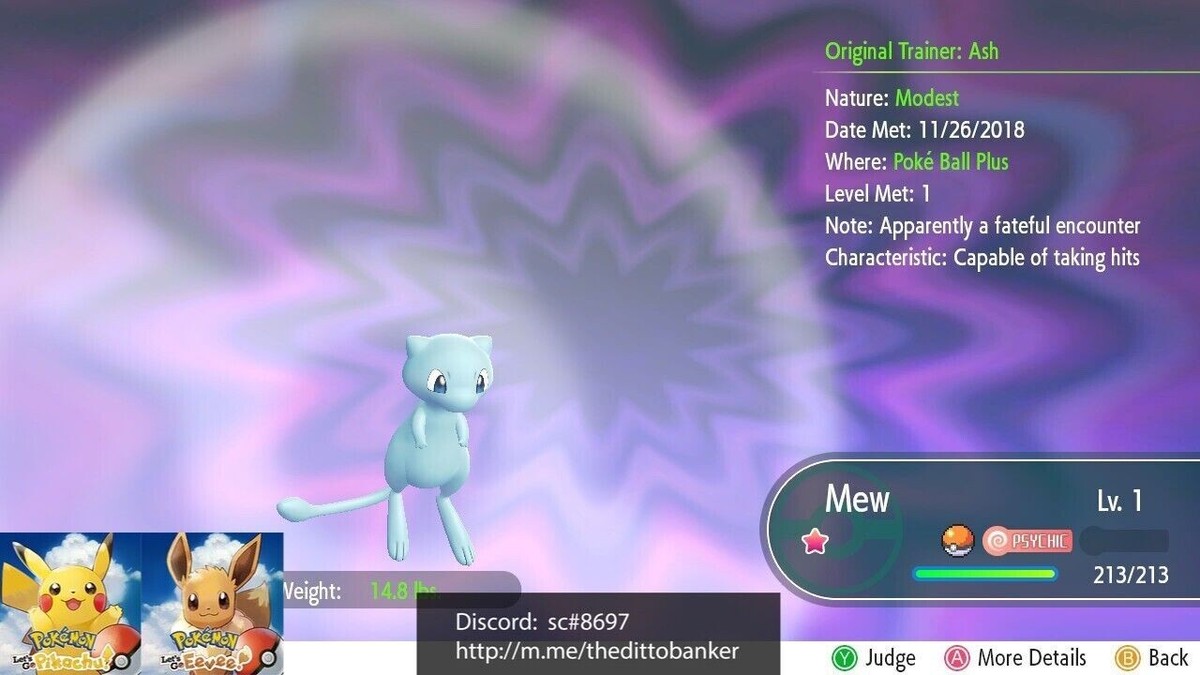Screen dimensions: 1200x675
Task: Open the m.me/thedittobanker link
Action: click(597, 651)
